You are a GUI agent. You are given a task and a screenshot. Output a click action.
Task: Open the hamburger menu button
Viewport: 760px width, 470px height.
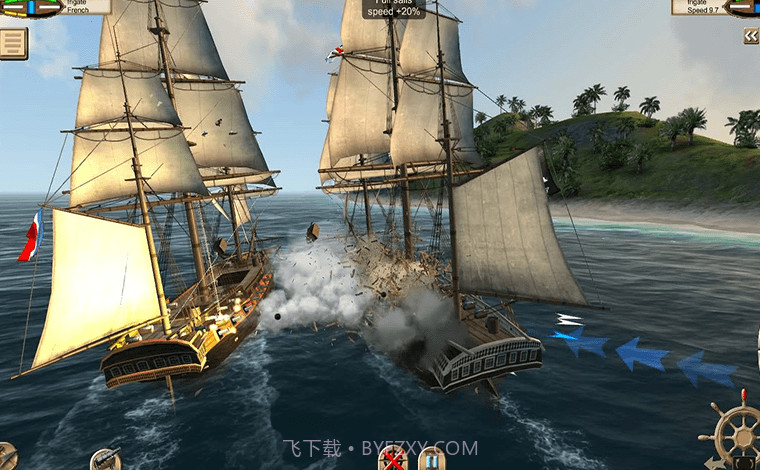click(13, 43)
